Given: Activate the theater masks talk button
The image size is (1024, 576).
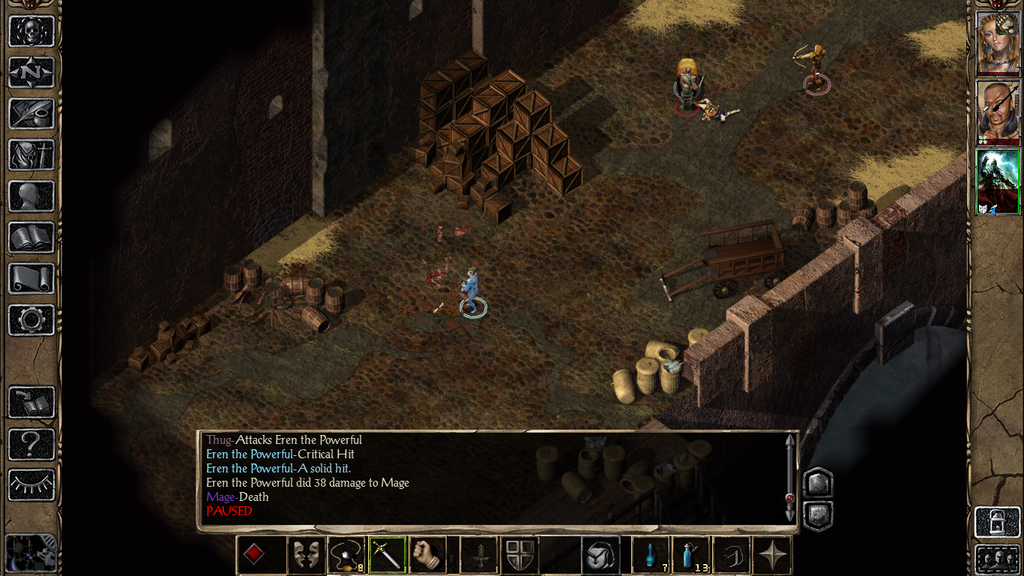Looking at the screenshot, I should (305, 555).
